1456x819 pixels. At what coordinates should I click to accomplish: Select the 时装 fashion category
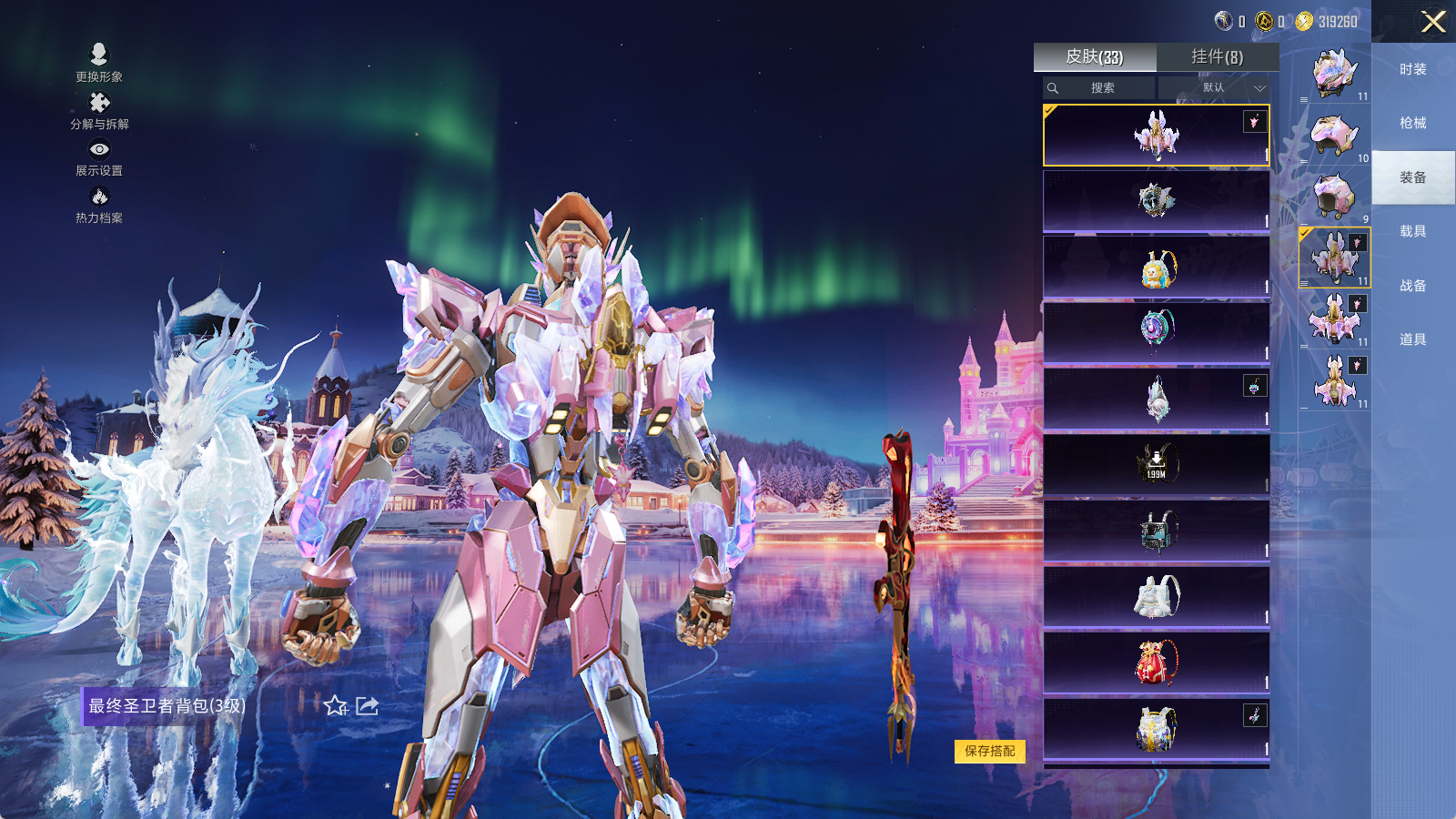pos(1412,69)
